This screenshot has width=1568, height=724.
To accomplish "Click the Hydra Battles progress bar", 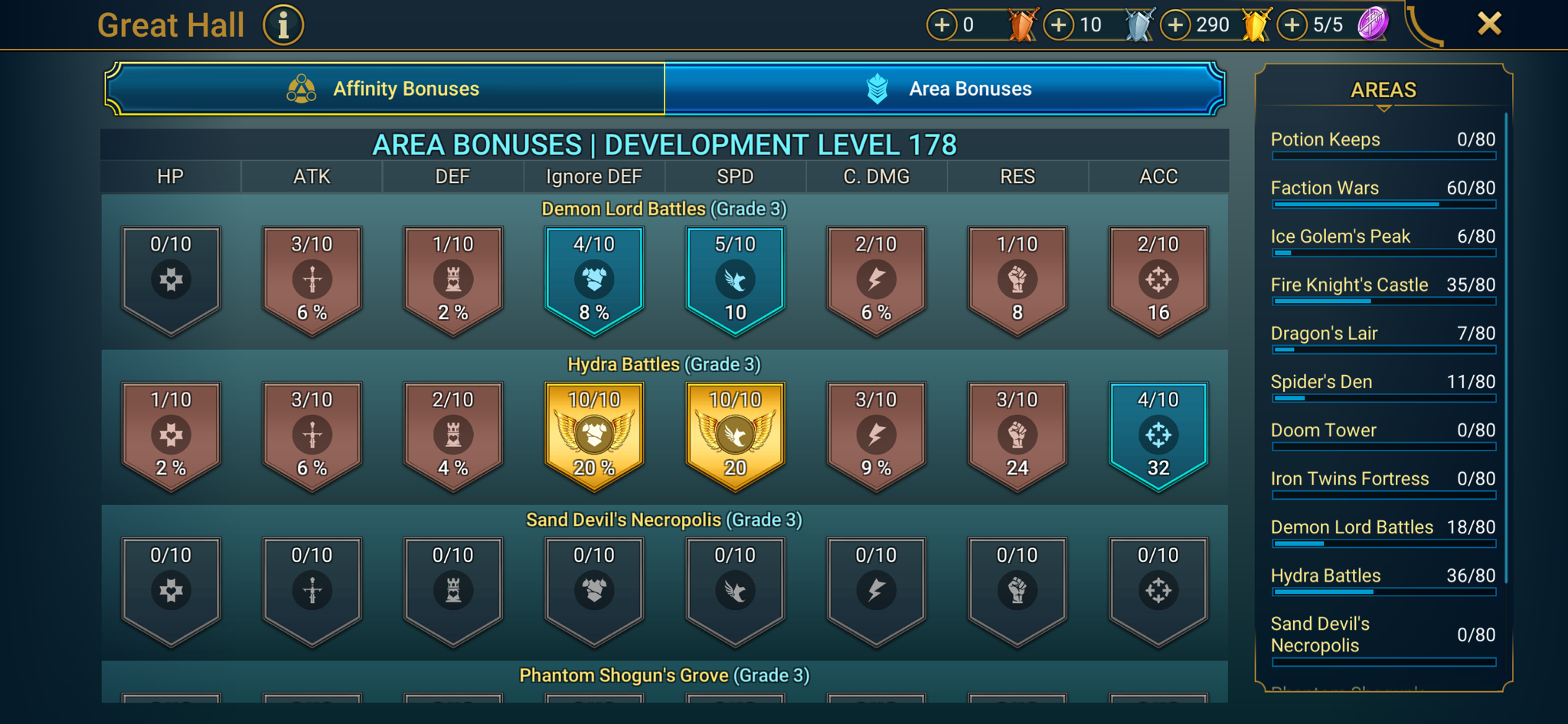I will click(x=1383, y=592).
